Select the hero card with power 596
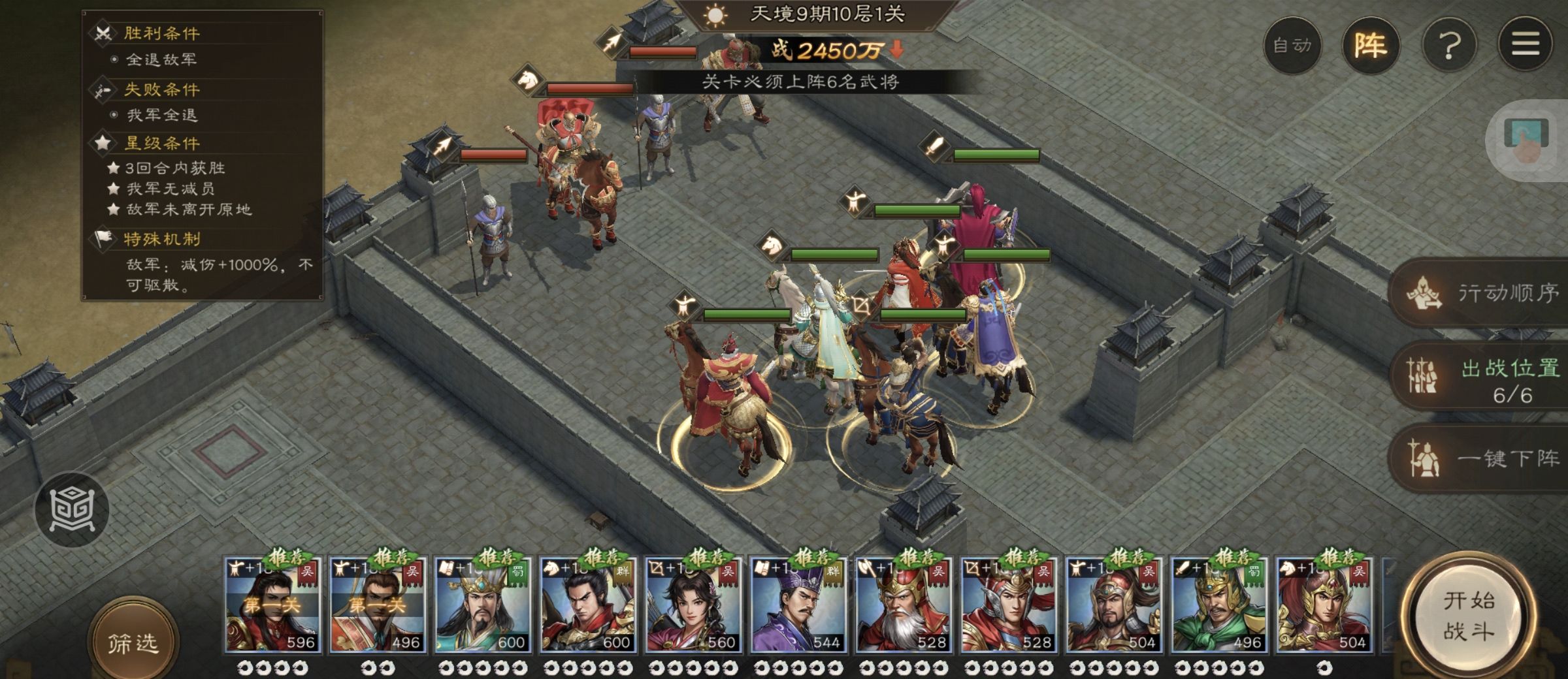Viewport: 1568px width, 679px height. point(272,605)
